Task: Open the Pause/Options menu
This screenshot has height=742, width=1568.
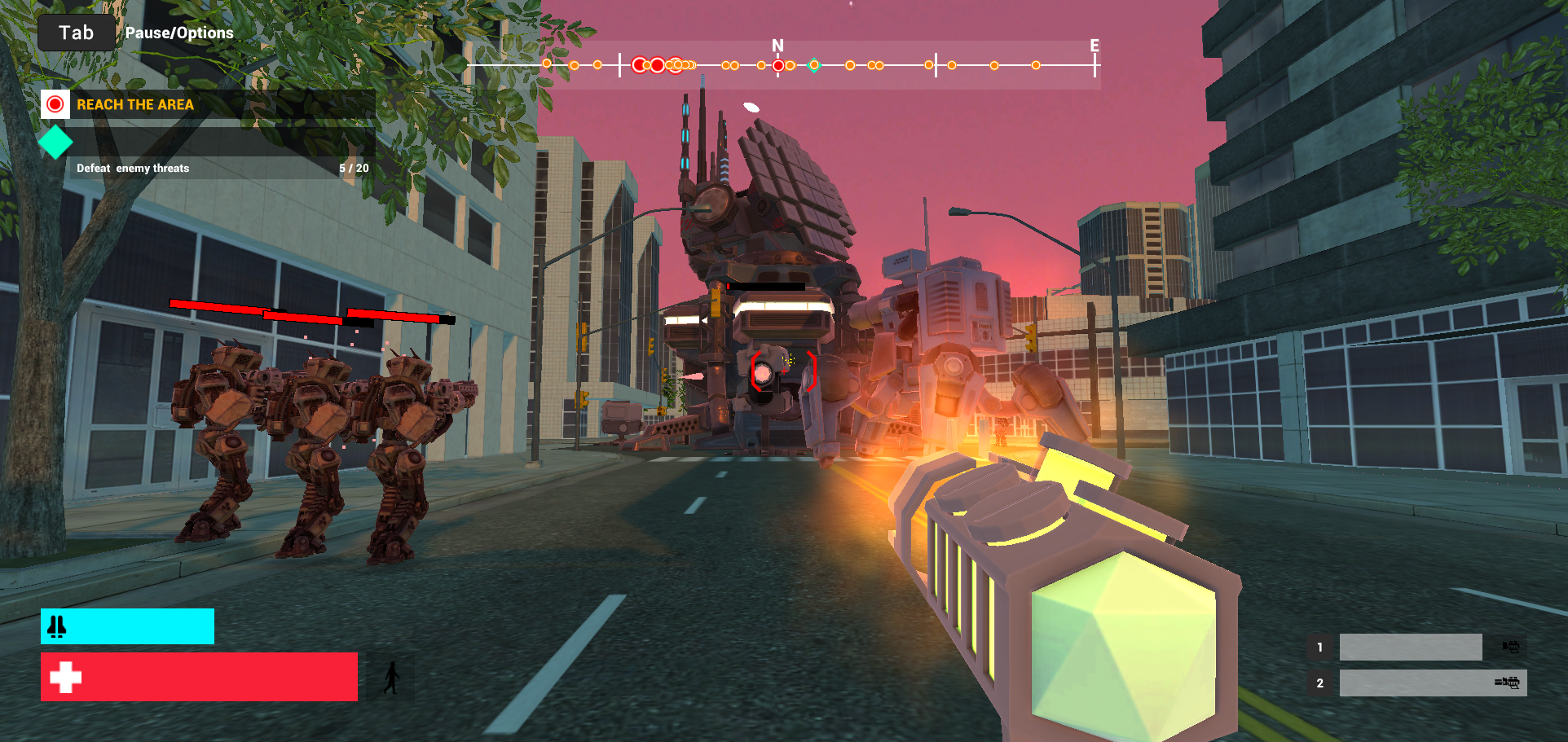Action: [x=179, y=33]
